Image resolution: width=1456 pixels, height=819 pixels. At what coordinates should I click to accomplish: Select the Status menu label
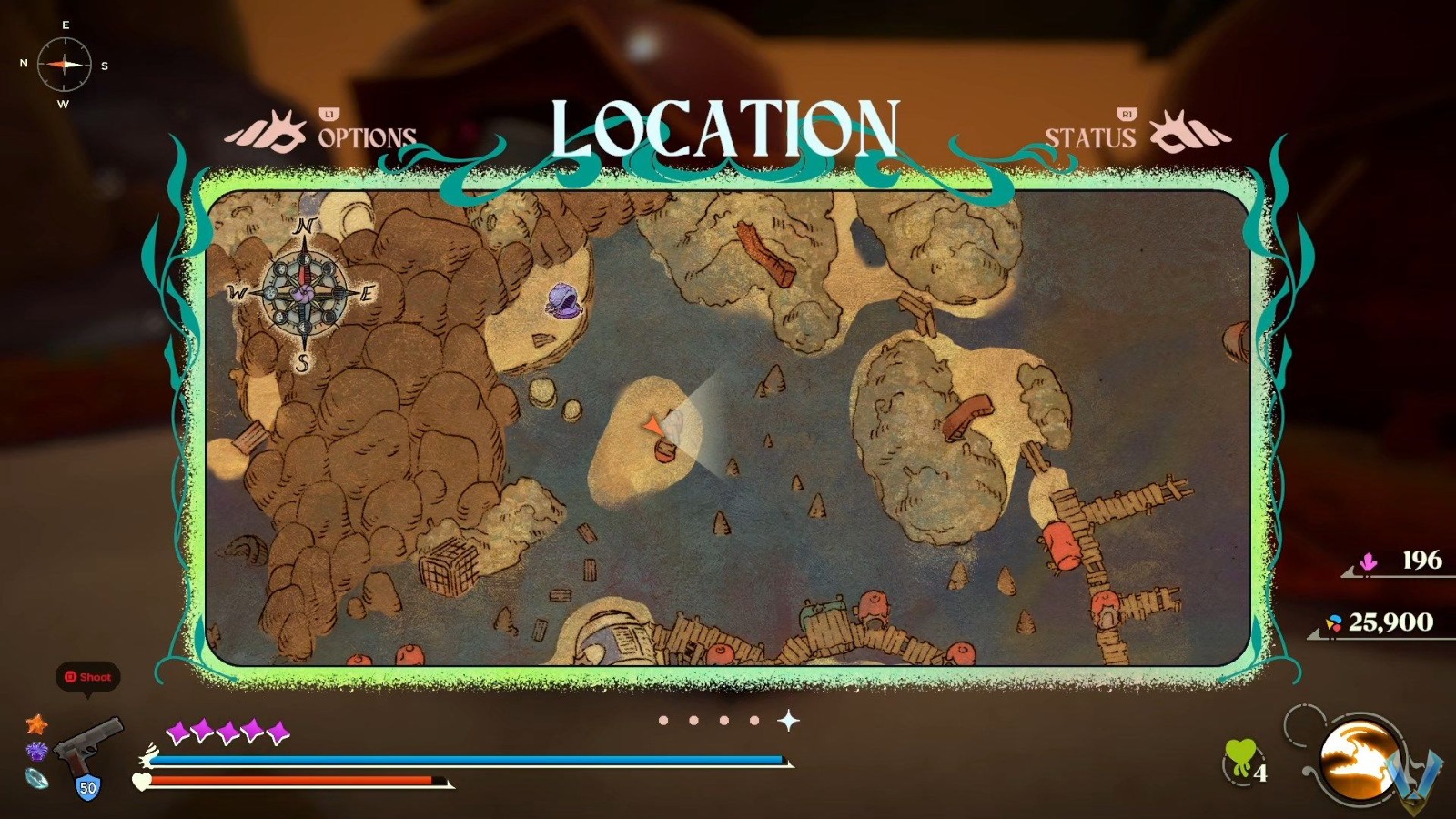pos(1089,138)
